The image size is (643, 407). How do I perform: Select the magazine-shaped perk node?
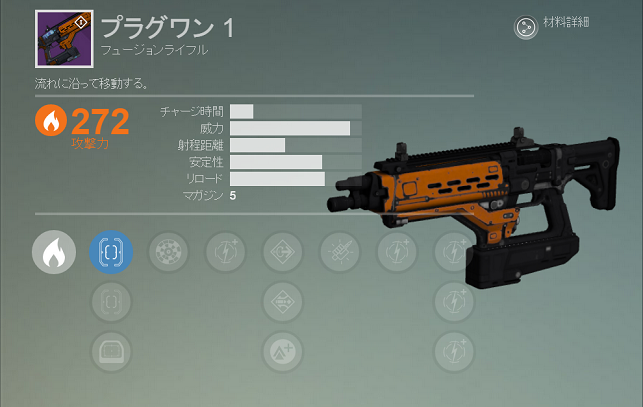pyautogui.click(x=111, y=350)
